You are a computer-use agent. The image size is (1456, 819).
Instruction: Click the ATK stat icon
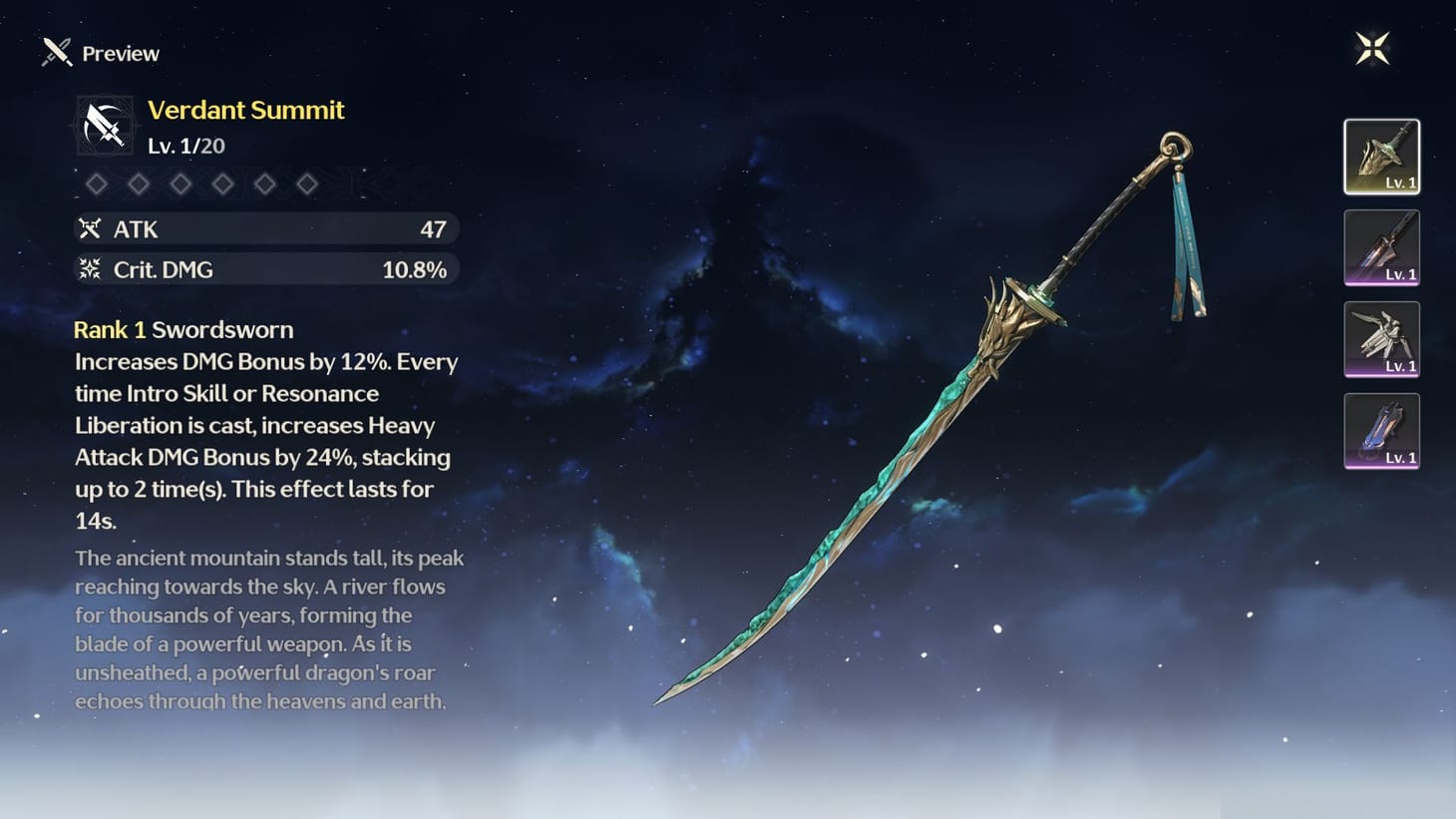(x=91, y=228)
